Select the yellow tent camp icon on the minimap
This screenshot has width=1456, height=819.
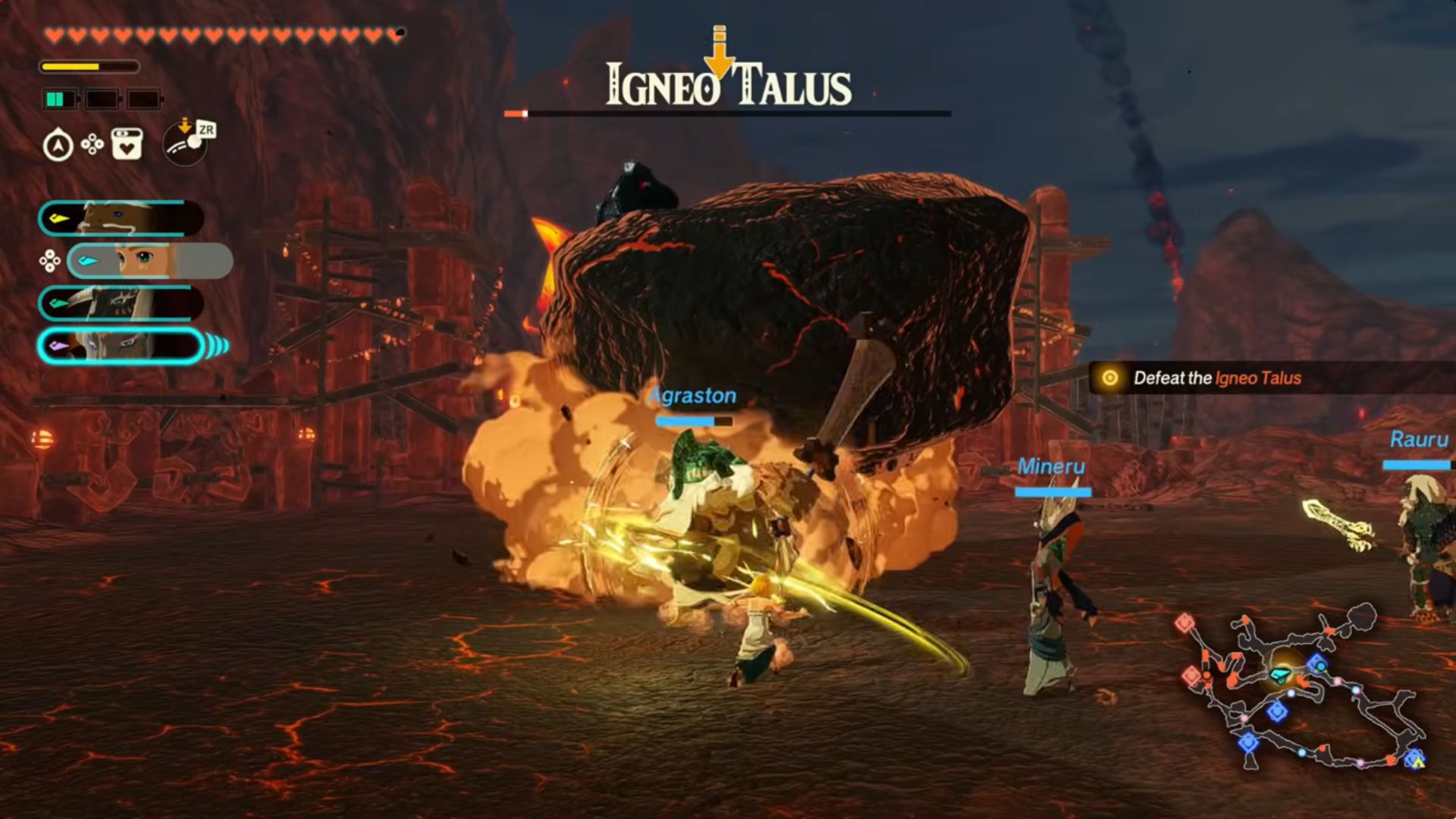click(x=1418, y=761)
